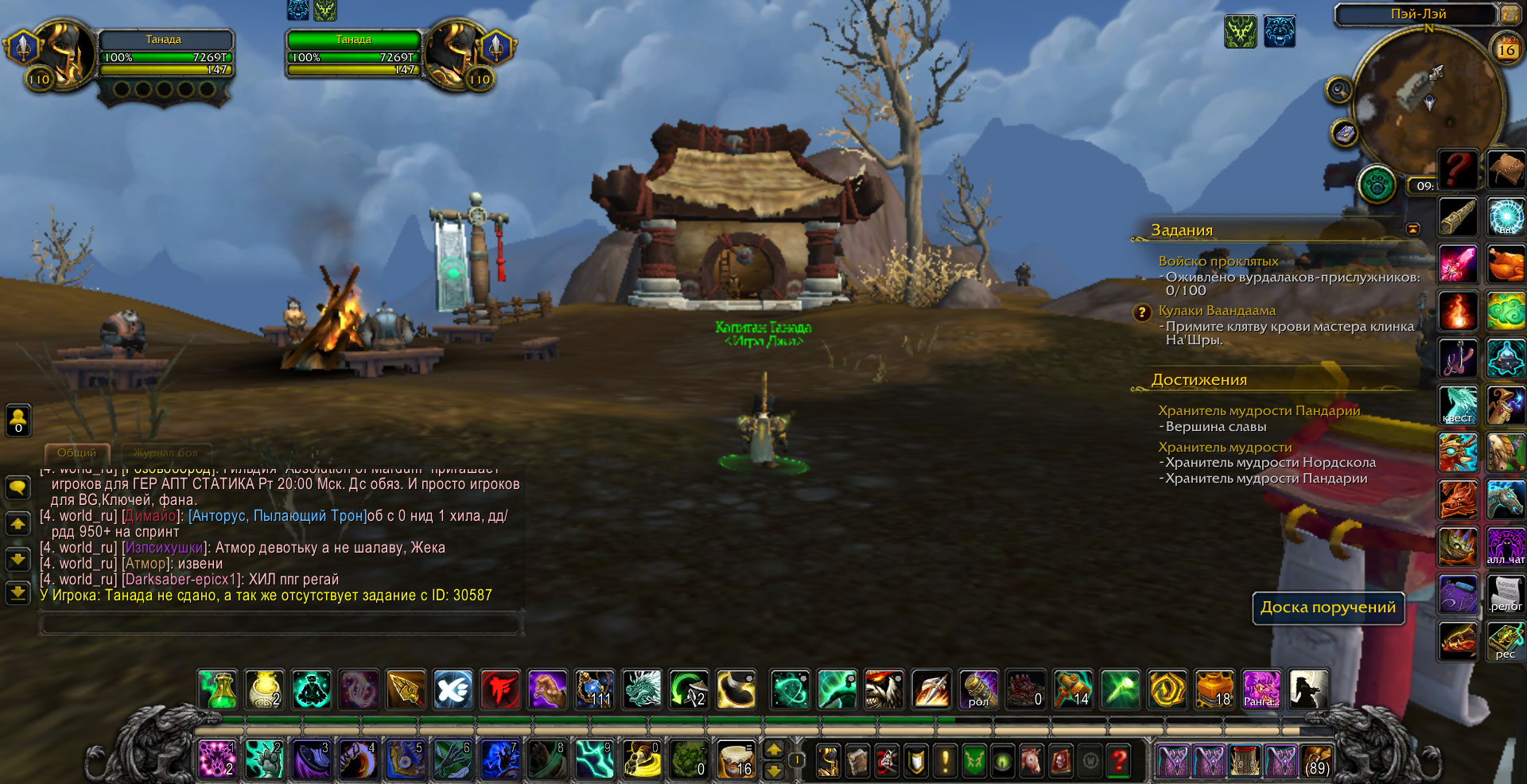1527x784 pixels.
Task: Open the red question mark help menu
Action: click(1118, 761)
